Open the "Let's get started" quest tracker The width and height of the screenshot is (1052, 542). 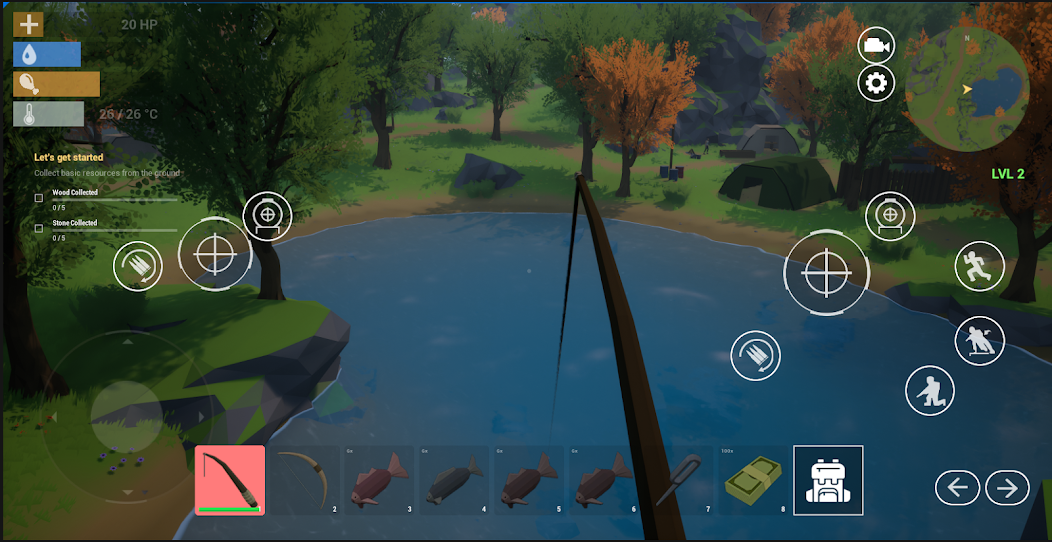[69, 158]
